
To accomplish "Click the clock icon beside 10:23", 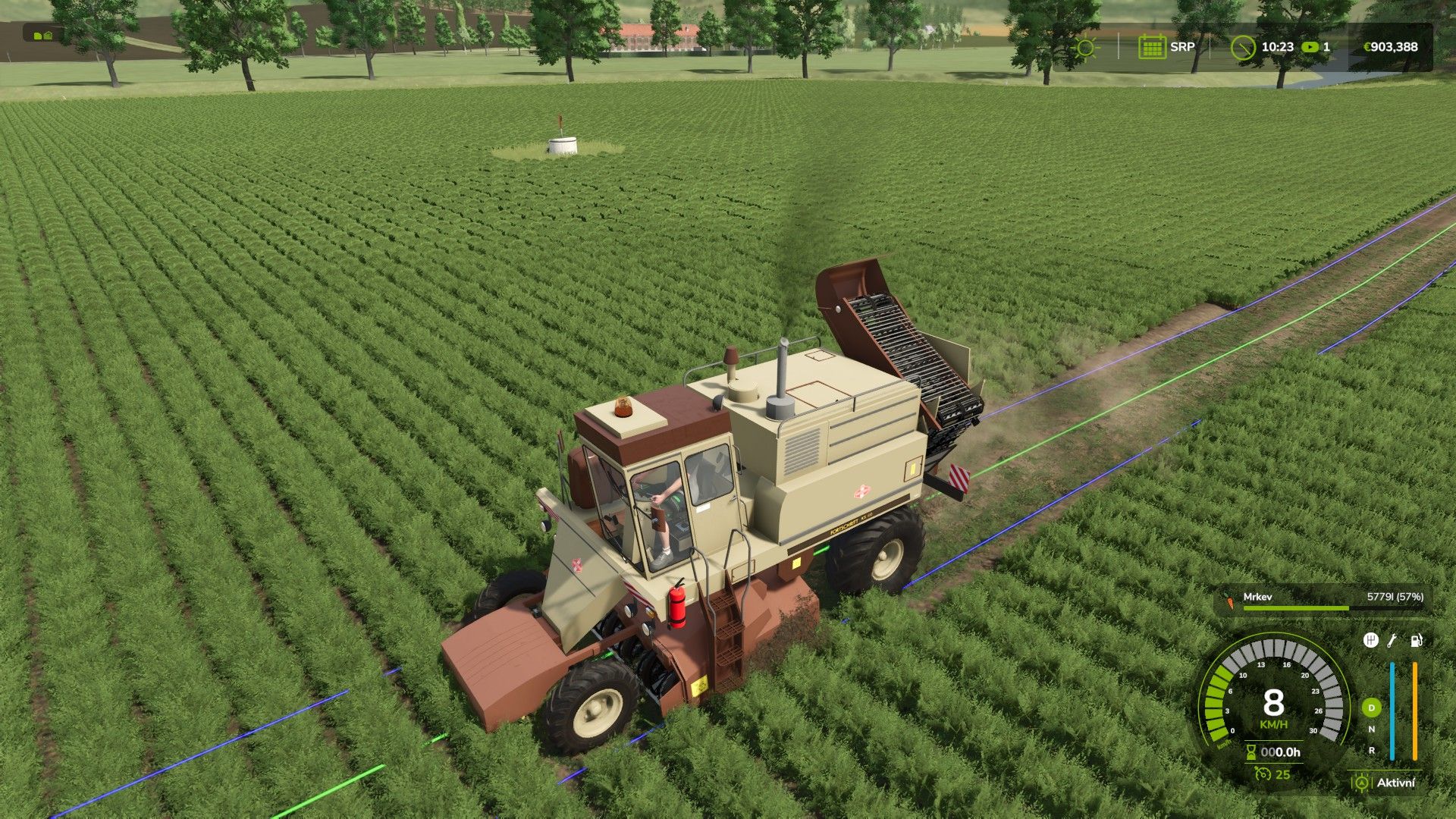I will (x=1242, y=47).
